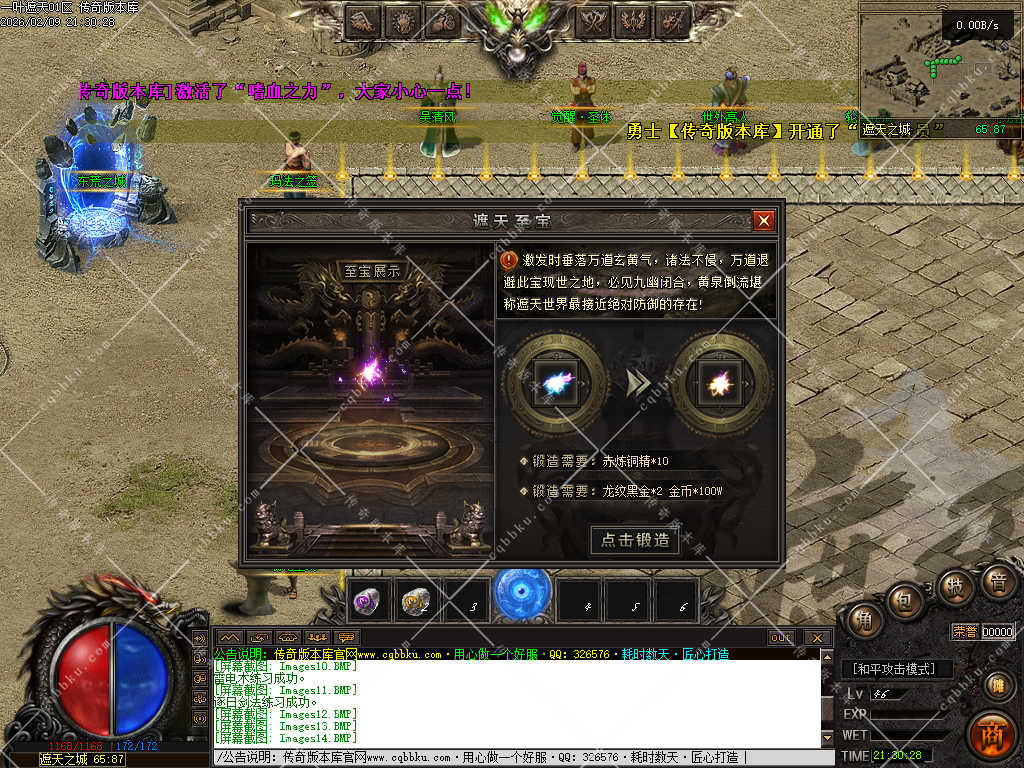
Task: Open the 包 bag button
Action: point(906,602)
